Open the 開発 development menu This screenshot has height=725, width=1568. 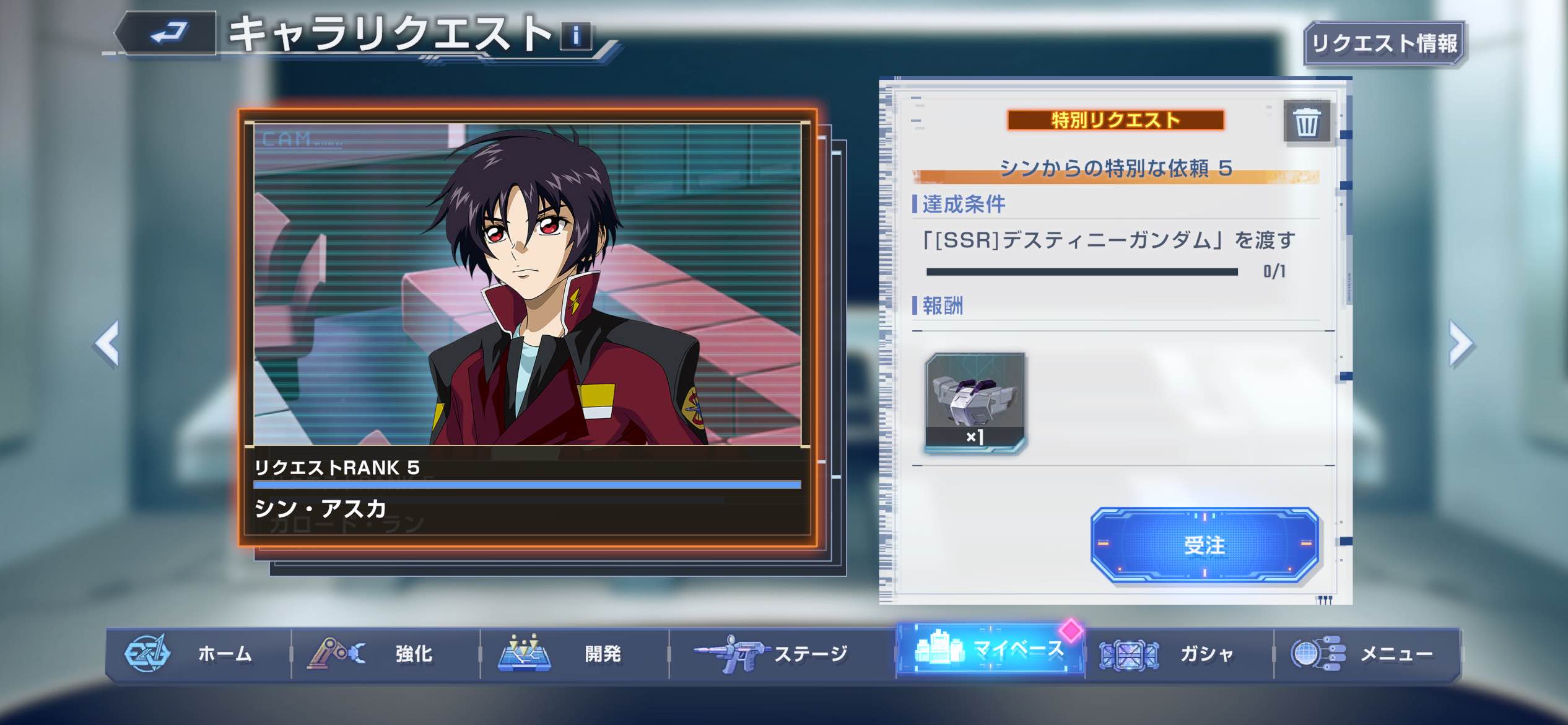pyautogui.click(x=575, y=654)
